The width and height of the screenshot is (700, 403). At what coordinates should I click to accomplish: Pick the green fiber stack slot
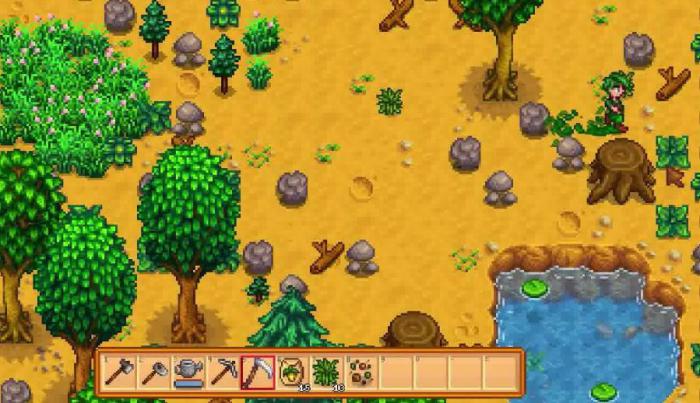(x=326, y=373)
